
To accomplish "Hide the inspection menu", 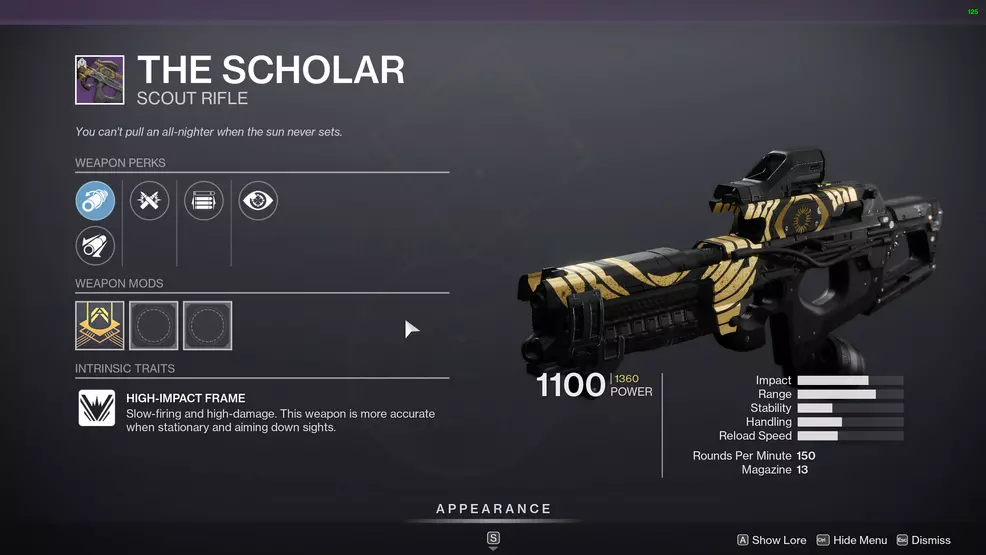I will pyautogui.click(x=852, y=540).
